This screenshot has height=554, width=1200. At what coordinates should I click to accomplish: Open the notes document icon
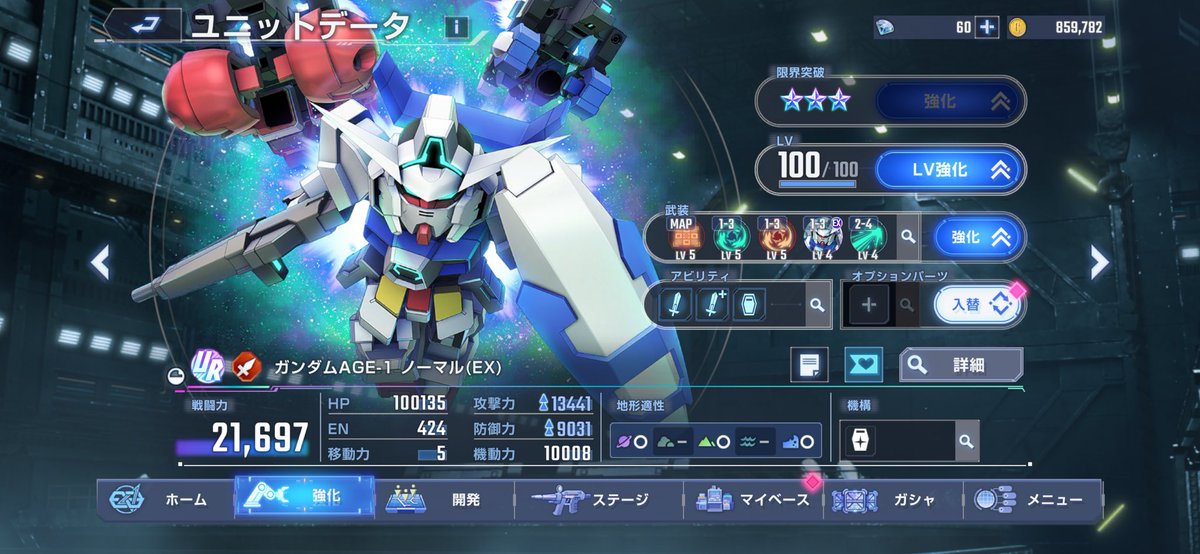point(809,365)
